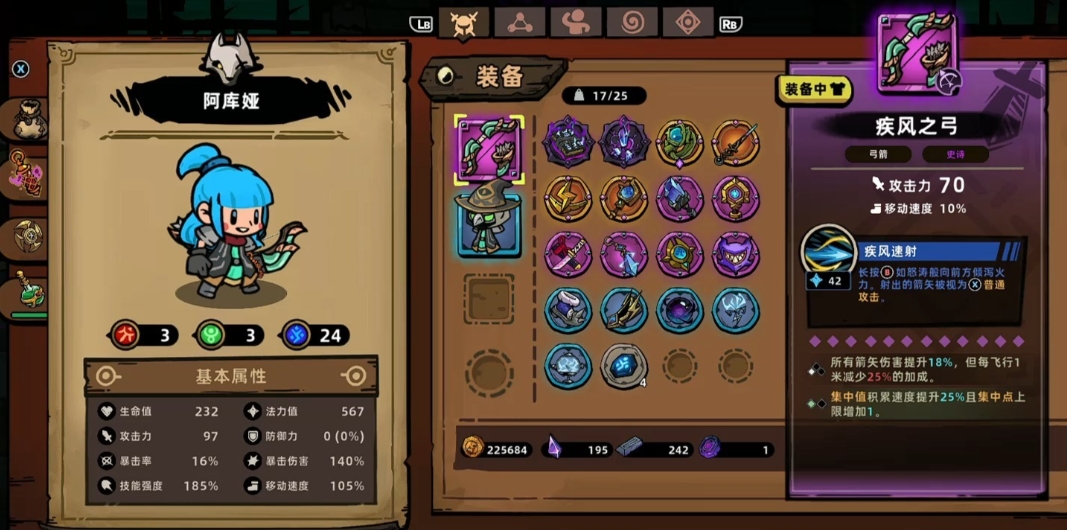Switch to the spiral swirl tab

633,23
